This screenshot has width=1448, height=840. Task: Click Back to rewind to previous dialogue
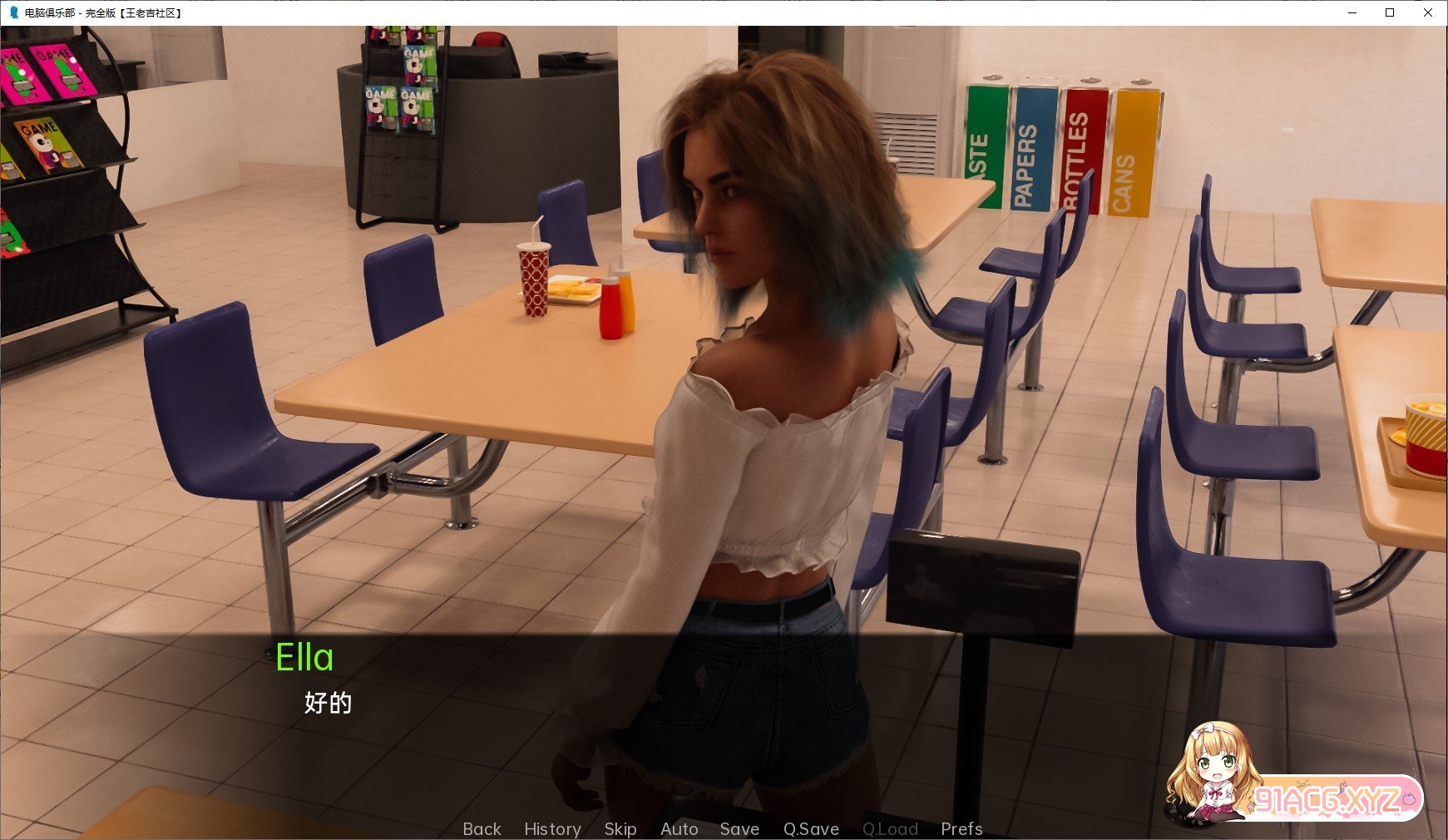tap(482, 828)
